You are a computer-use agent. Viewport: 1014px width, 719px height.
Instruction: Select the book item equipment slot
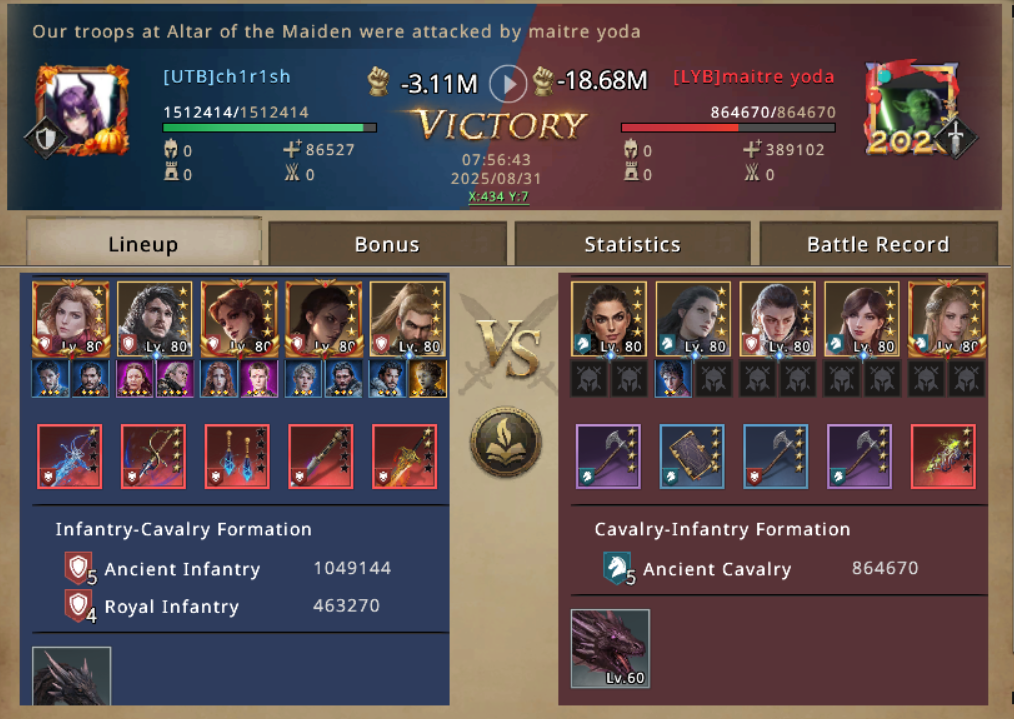coord(691,457)
